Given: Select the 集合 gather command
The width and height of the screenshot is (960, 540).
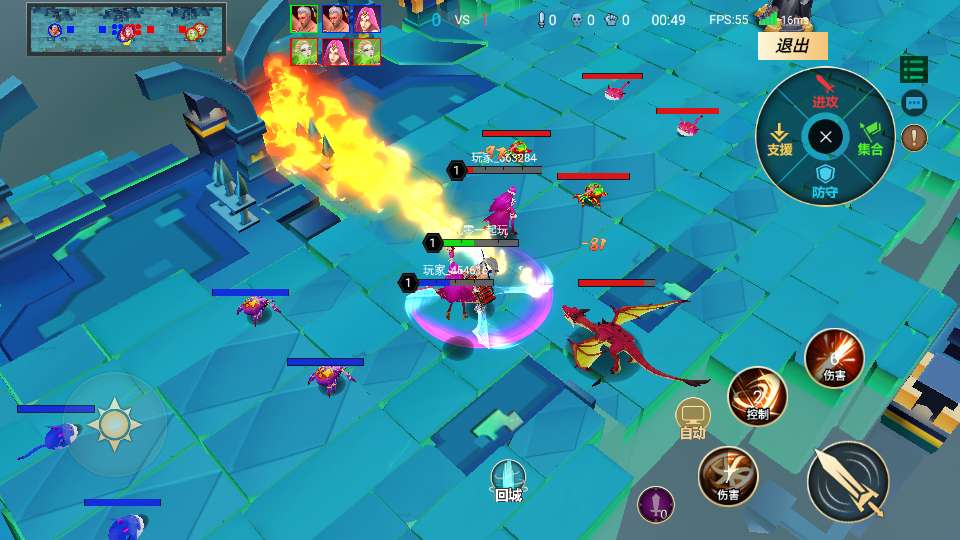Looking at the screenshot, I should [x=870, y=138].
